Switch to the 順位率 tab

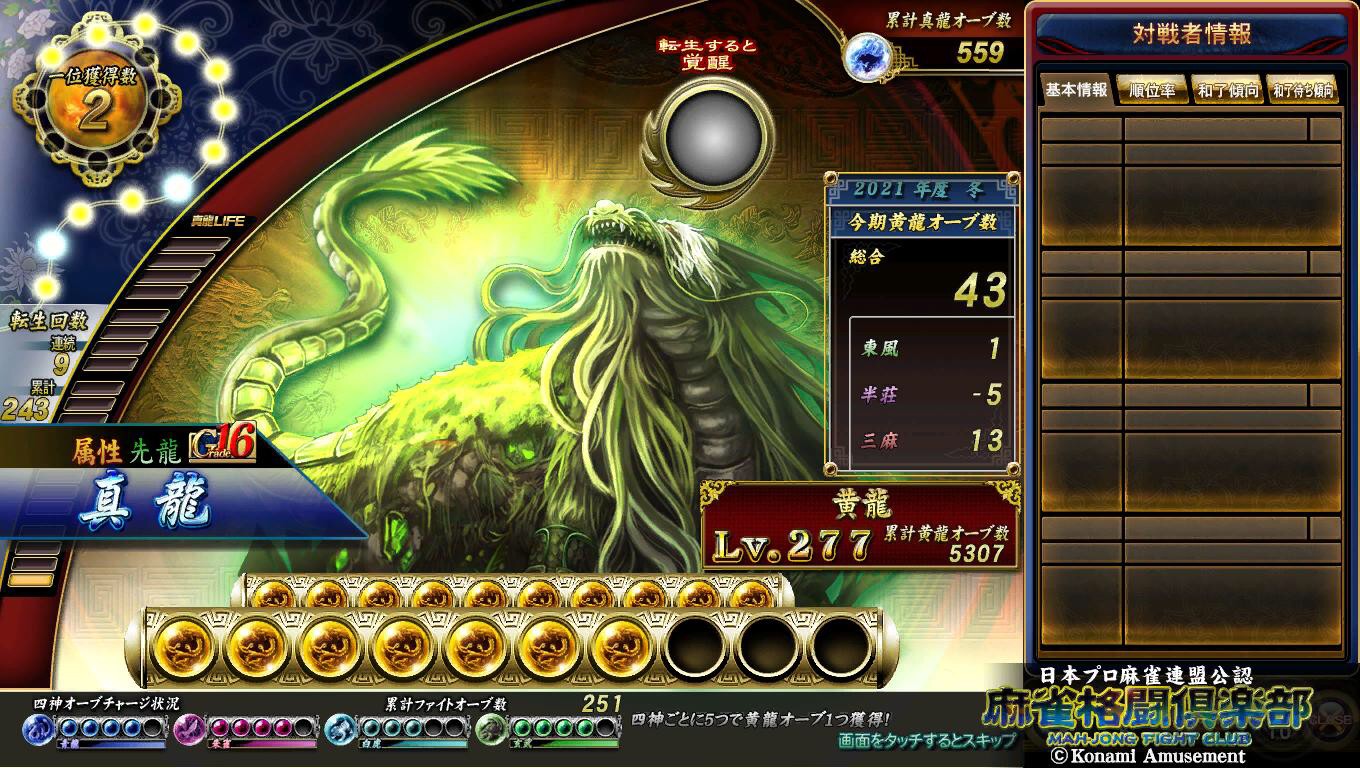(1152, 90)
